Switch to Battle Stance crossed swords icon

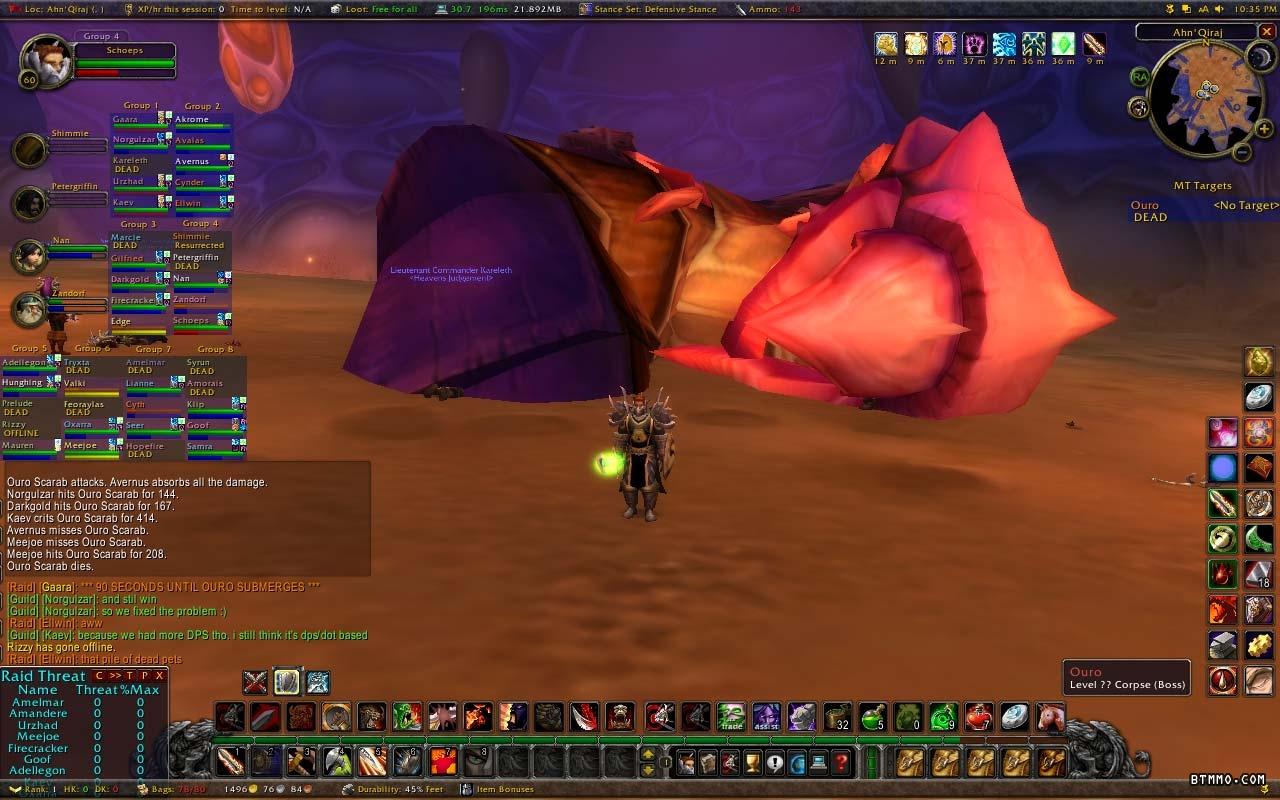click(x=255, y=682)
